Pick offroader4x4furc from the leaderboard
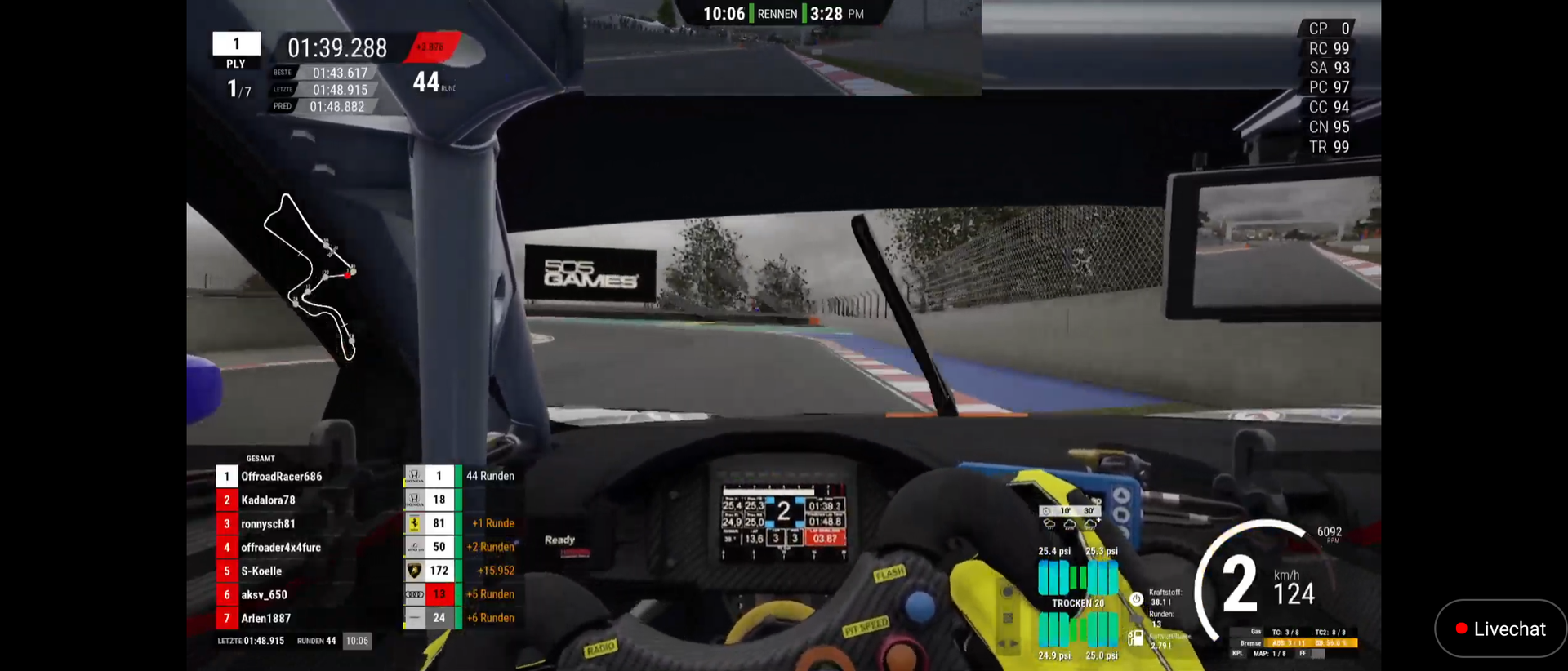The image size is (1568, 671). click(280, 548)
